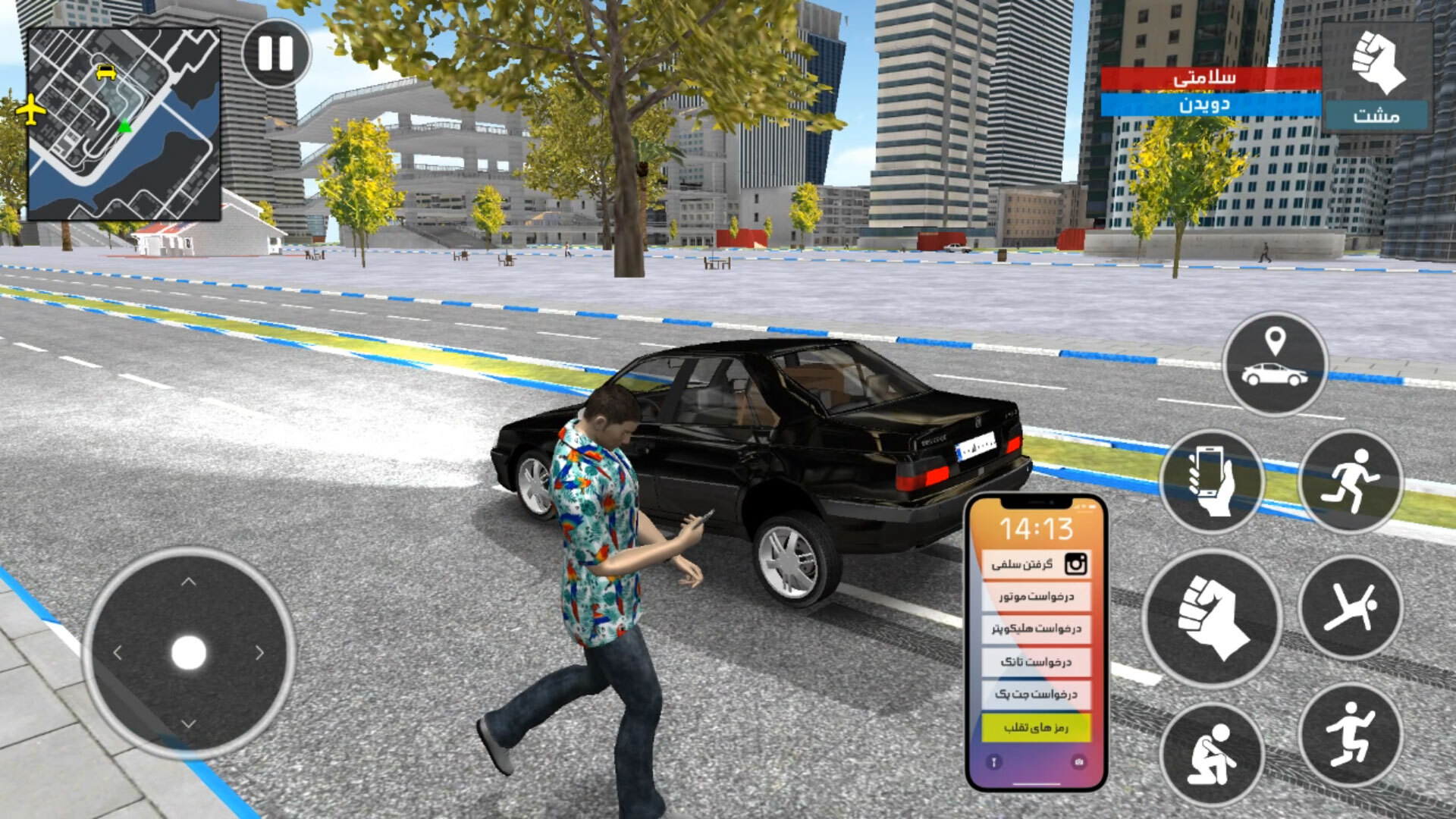Open the yellow رمز های تقلب cheats entry
Image resolution: width=1456 pixels, height=819 pixels.
(x=1036, y=728)
